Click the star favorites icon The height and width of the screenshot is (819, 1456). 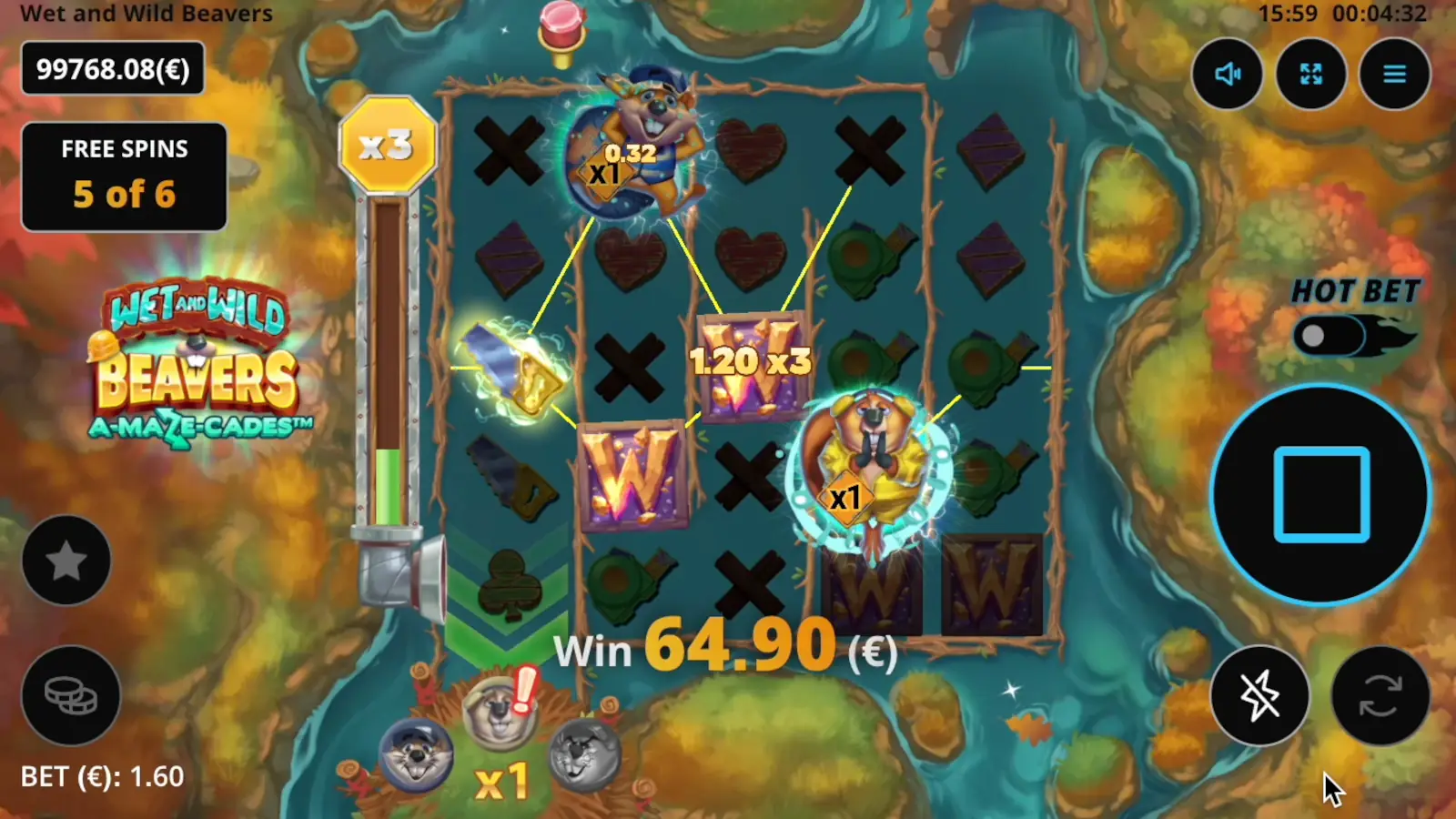pyautogui.click(x=66, y=560)
